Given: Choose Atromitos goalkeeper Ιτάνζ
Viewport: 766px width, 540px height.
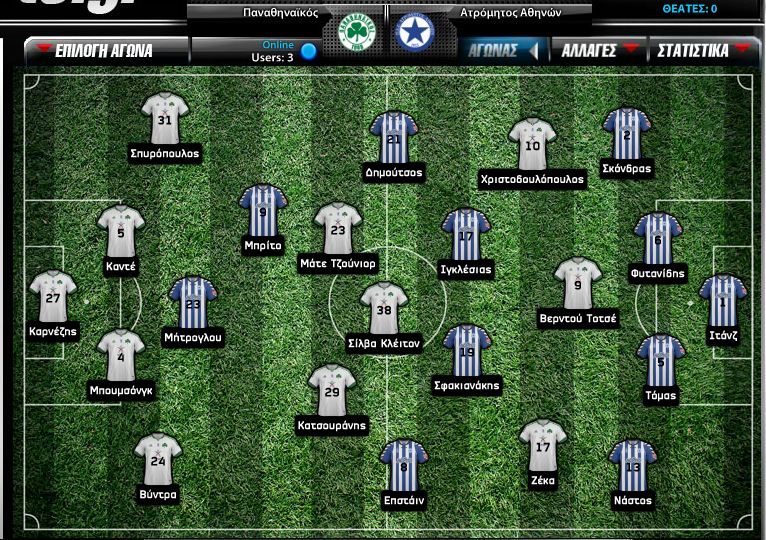Looking at the screenshot, I should tap(723, 302).
